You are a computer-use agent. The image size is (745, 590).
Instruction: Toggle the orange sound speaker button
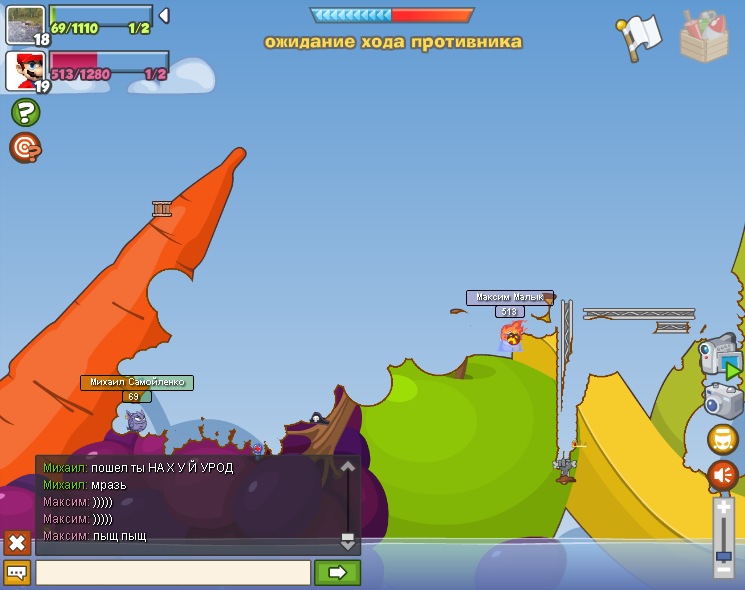point(723,475)
